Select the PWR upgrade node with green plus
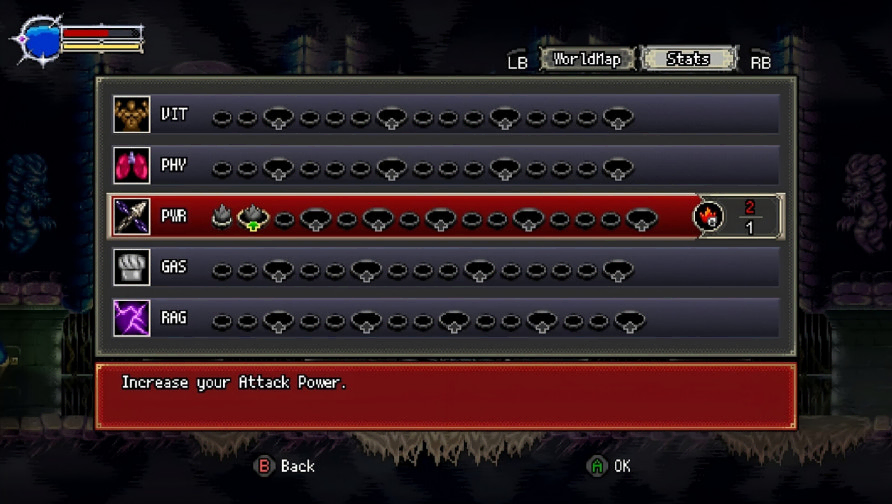The image size is (892, 504). (253, 217)
